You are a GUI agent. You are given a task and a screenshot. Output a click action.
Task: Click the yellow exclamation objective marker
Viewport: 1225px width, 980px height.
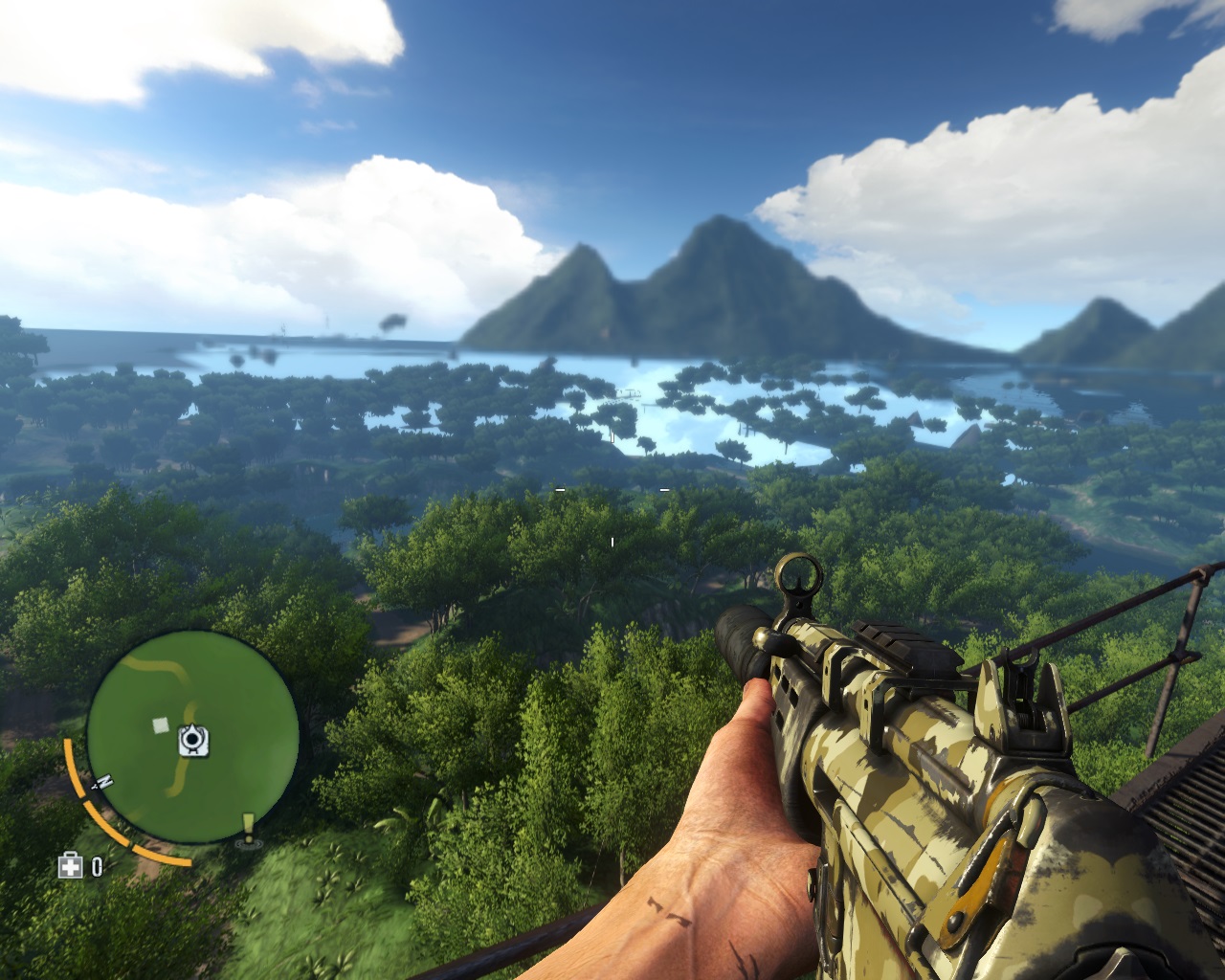pyautogui.click(x=249, y=827)
